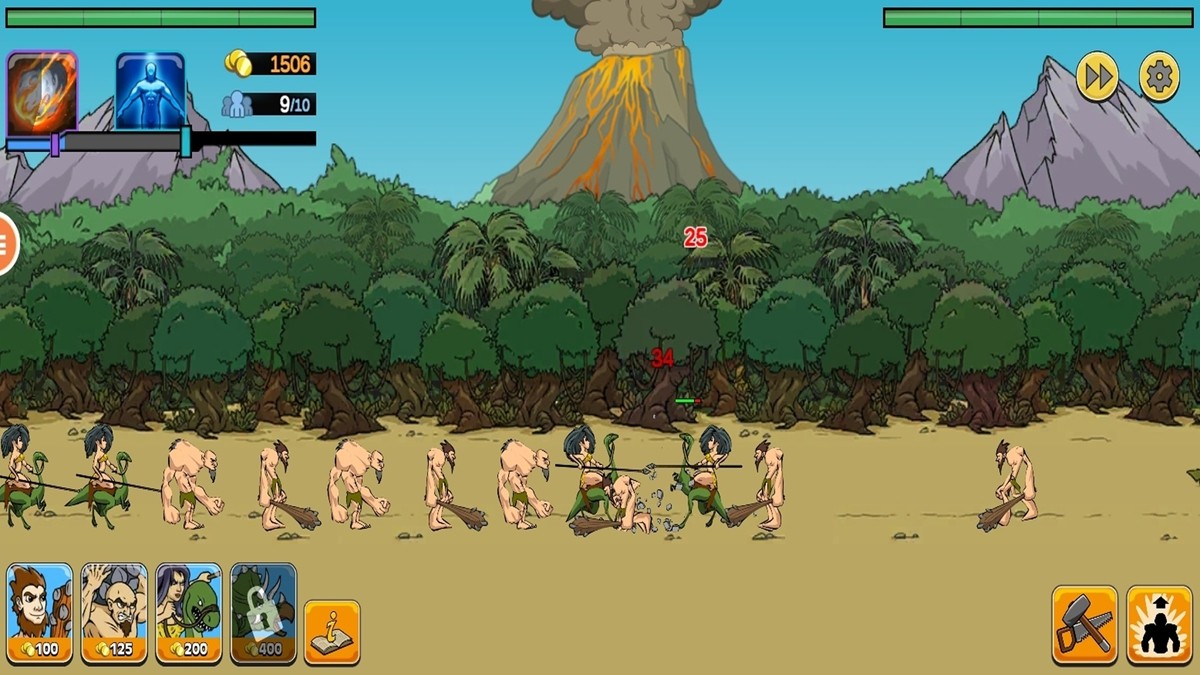The width and height of the screenshot is (1200, 675).
Task: Open the hammer and saw build menu
Action: [x=1084, y=625]
